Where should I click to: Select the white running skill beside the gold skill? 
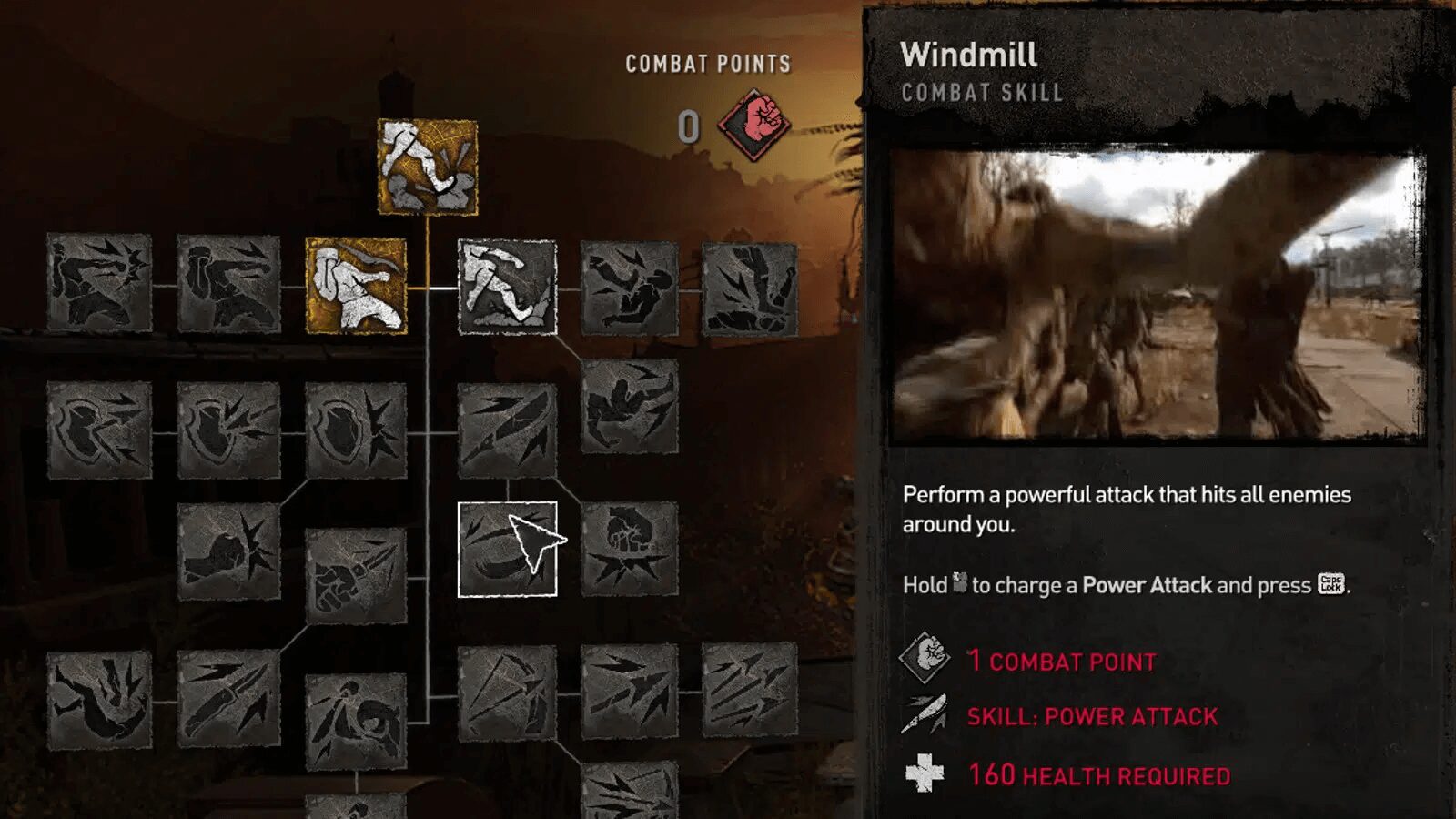tap(506, 287)
